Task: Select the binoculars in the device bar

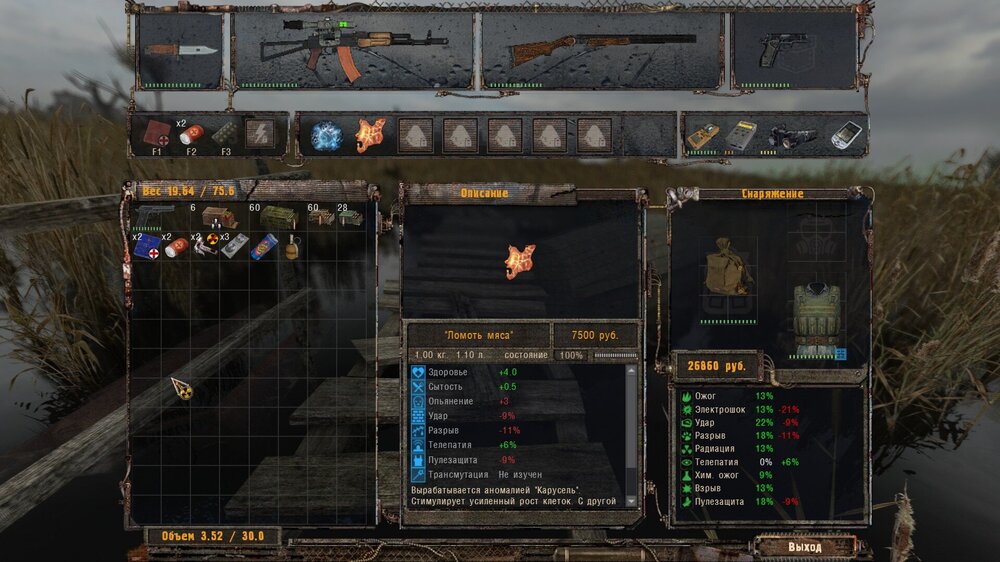Action: pyautogui.click(x=790, y=136)
